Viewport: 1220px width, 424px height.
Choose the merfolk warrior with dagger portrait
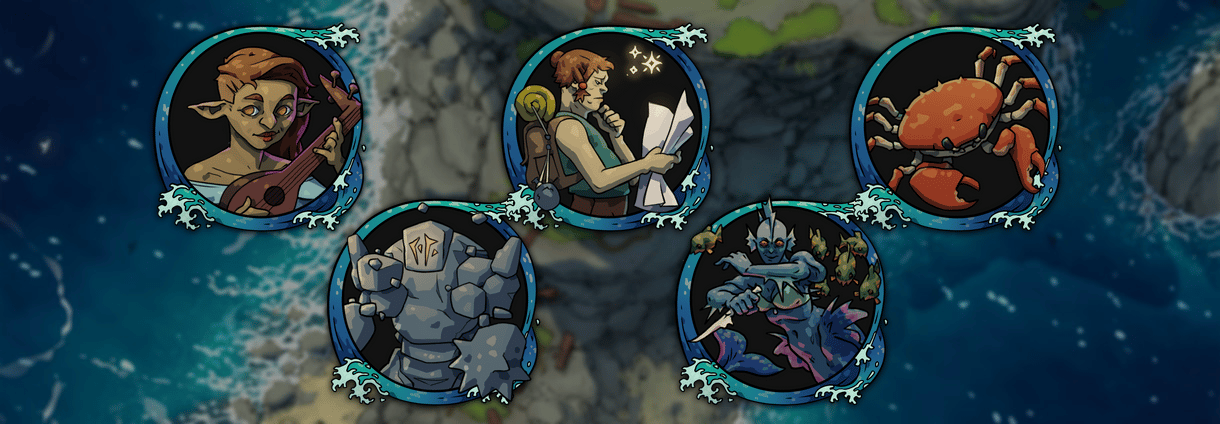pyautogui.click(x=781, y=305)
